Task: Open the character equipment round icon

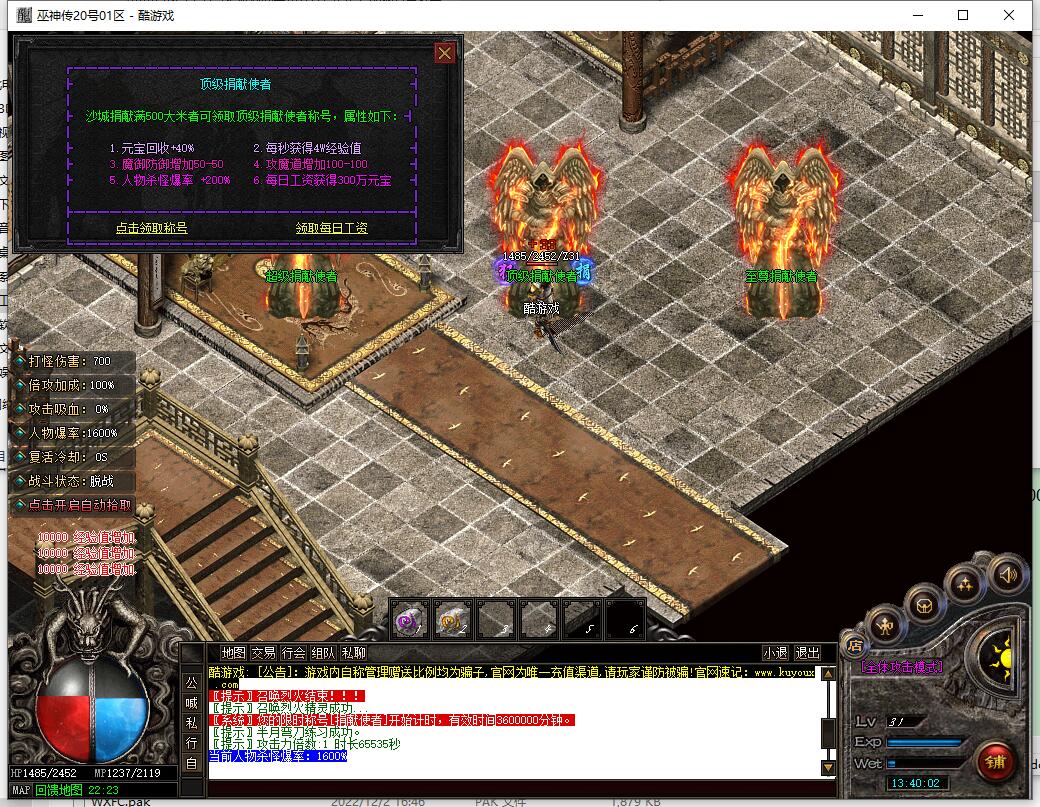Action: point(885,627)
